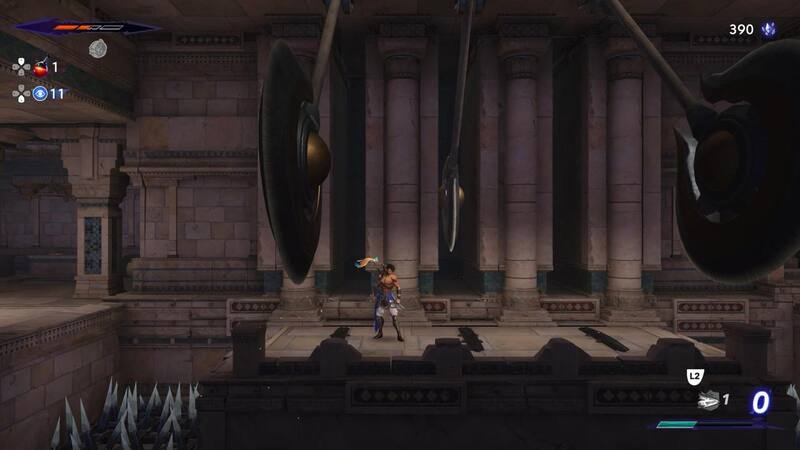The image size is (800, 450).
Task: Activate the Athra surge ability icon
Action: click(707, 400)
